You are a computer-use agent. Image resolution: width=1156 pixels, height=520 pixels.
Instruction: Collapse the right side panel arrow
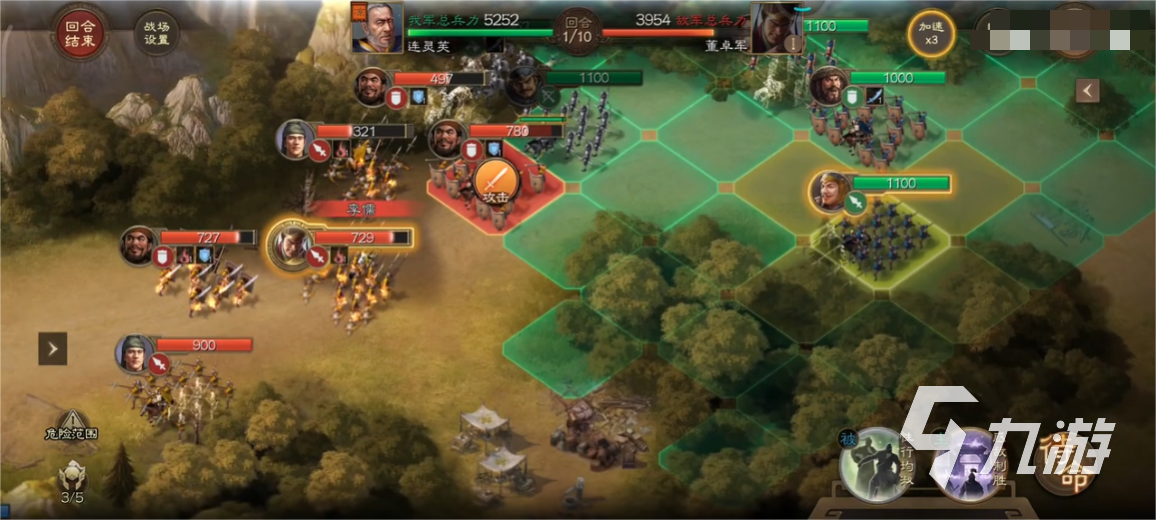[1088, 91]
